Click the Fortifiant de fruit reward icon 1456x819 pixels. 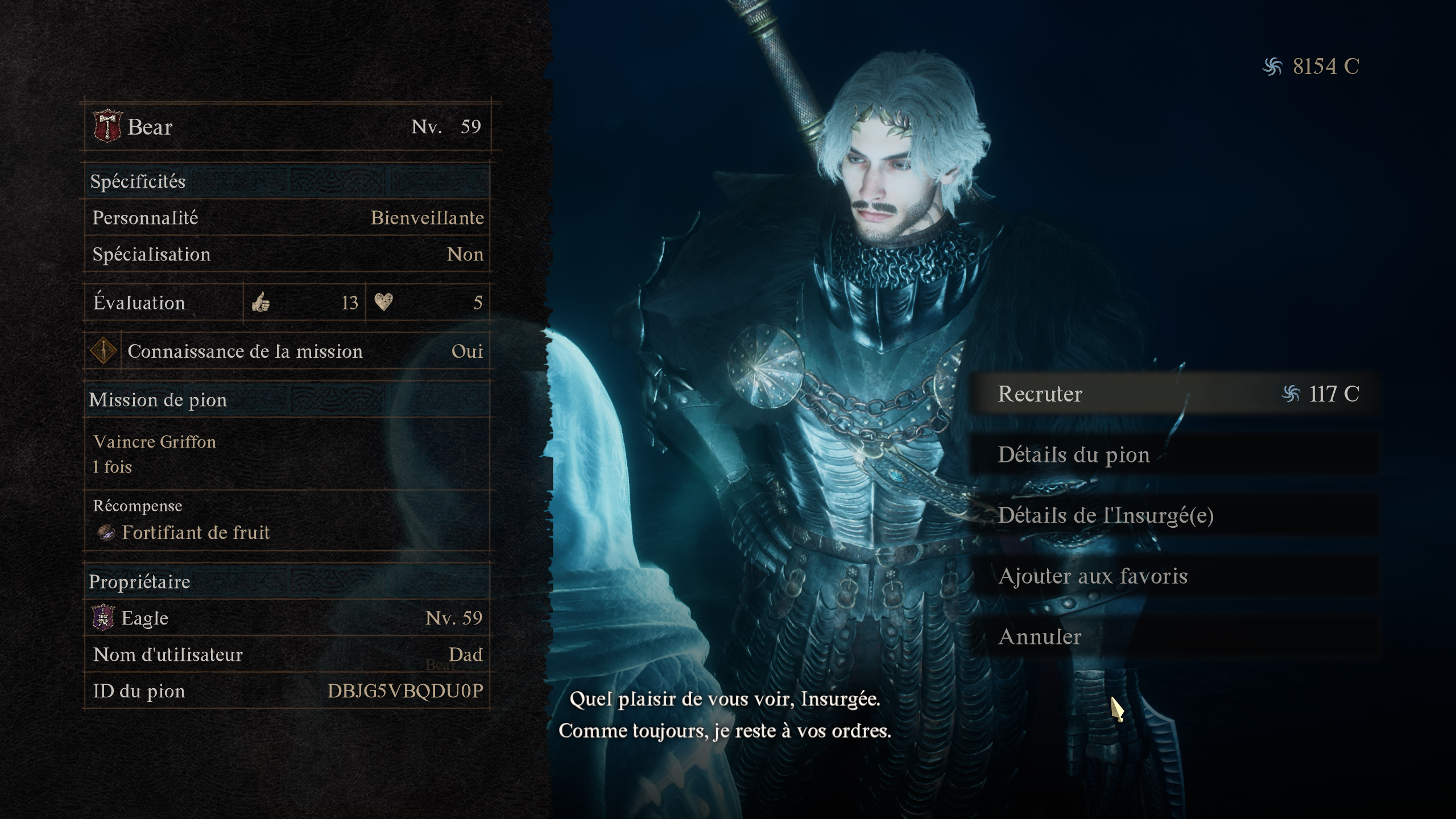click(105, 532)
